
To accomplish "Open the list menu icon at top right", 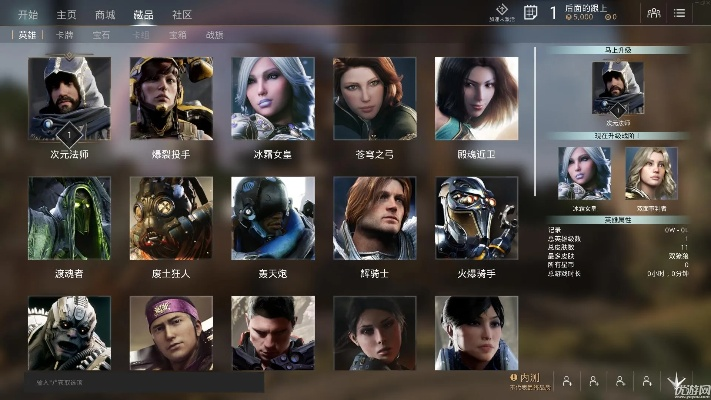I will 680,13.
